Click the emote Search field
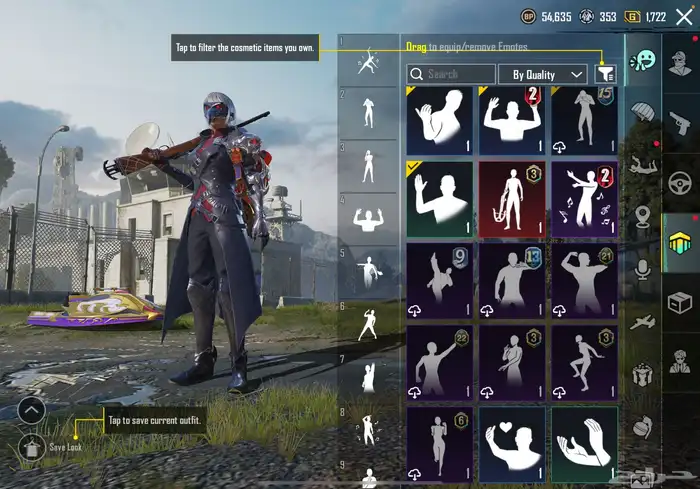Image resolution: width=700 pixels, height=489 pixels. 451,74
